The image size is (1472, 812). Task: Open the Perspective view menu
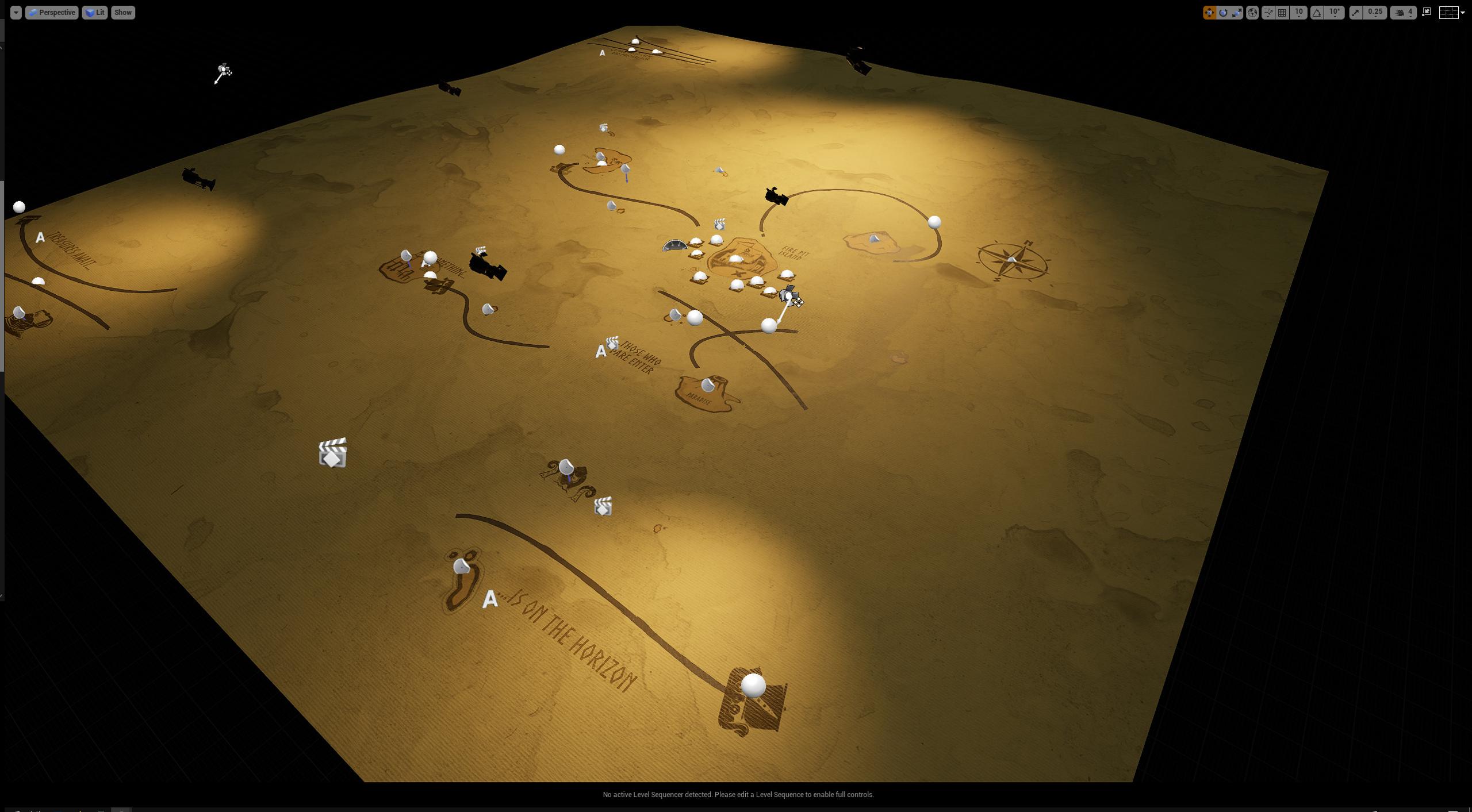(52, 12)
